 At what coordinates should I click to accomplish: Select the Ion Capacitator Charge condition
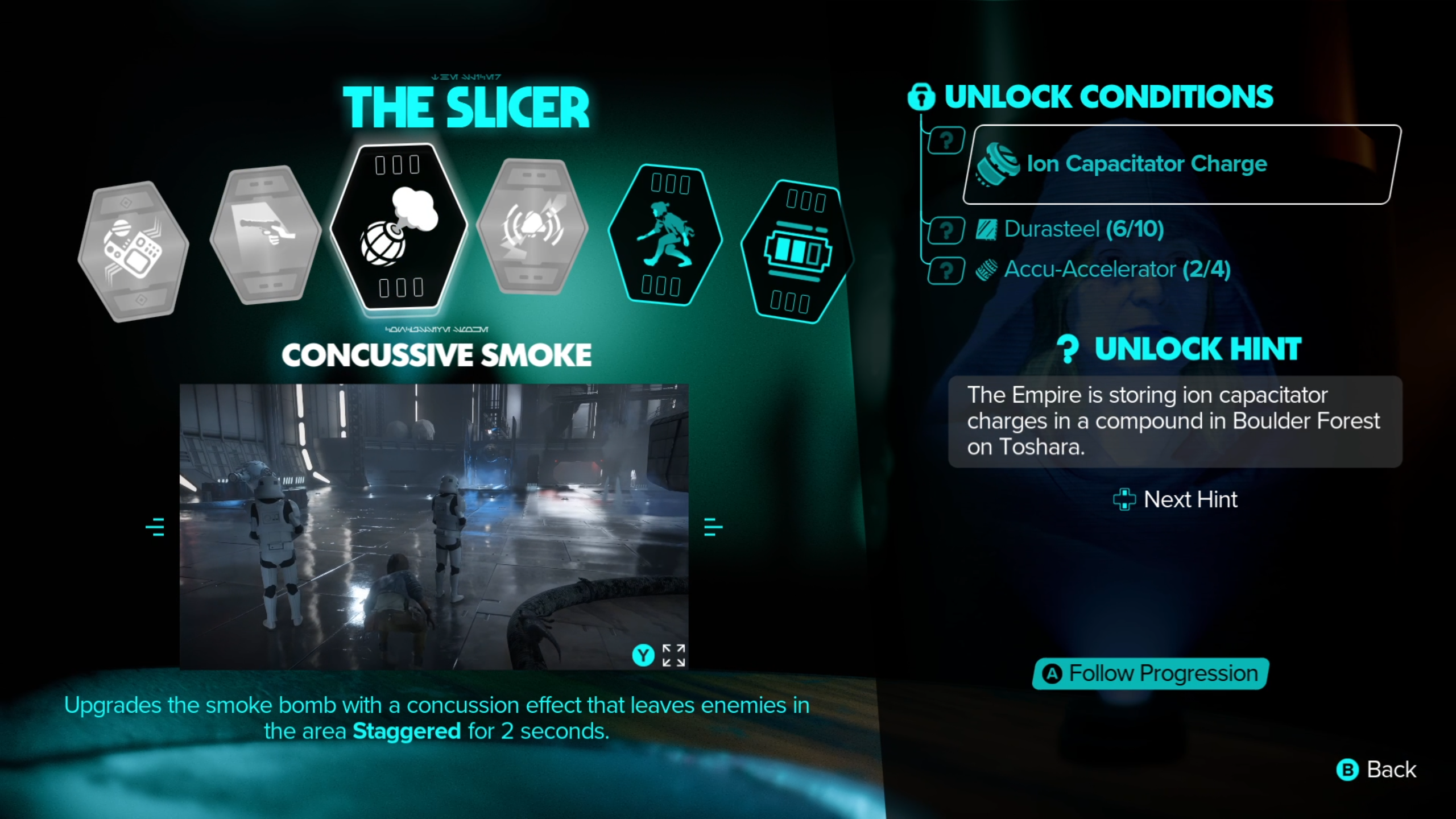1181,164
